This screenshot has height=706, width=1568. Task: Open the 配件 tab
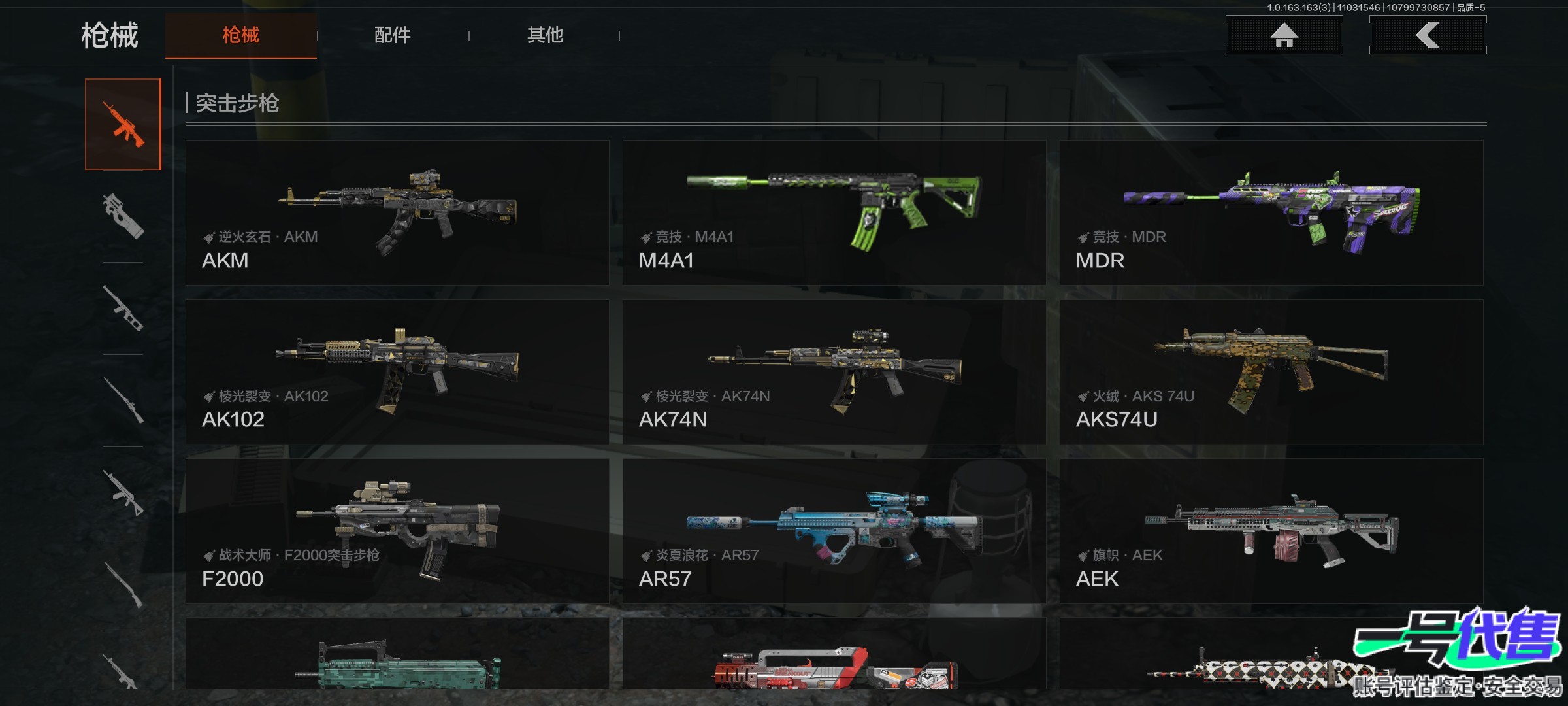coord(392,35)
